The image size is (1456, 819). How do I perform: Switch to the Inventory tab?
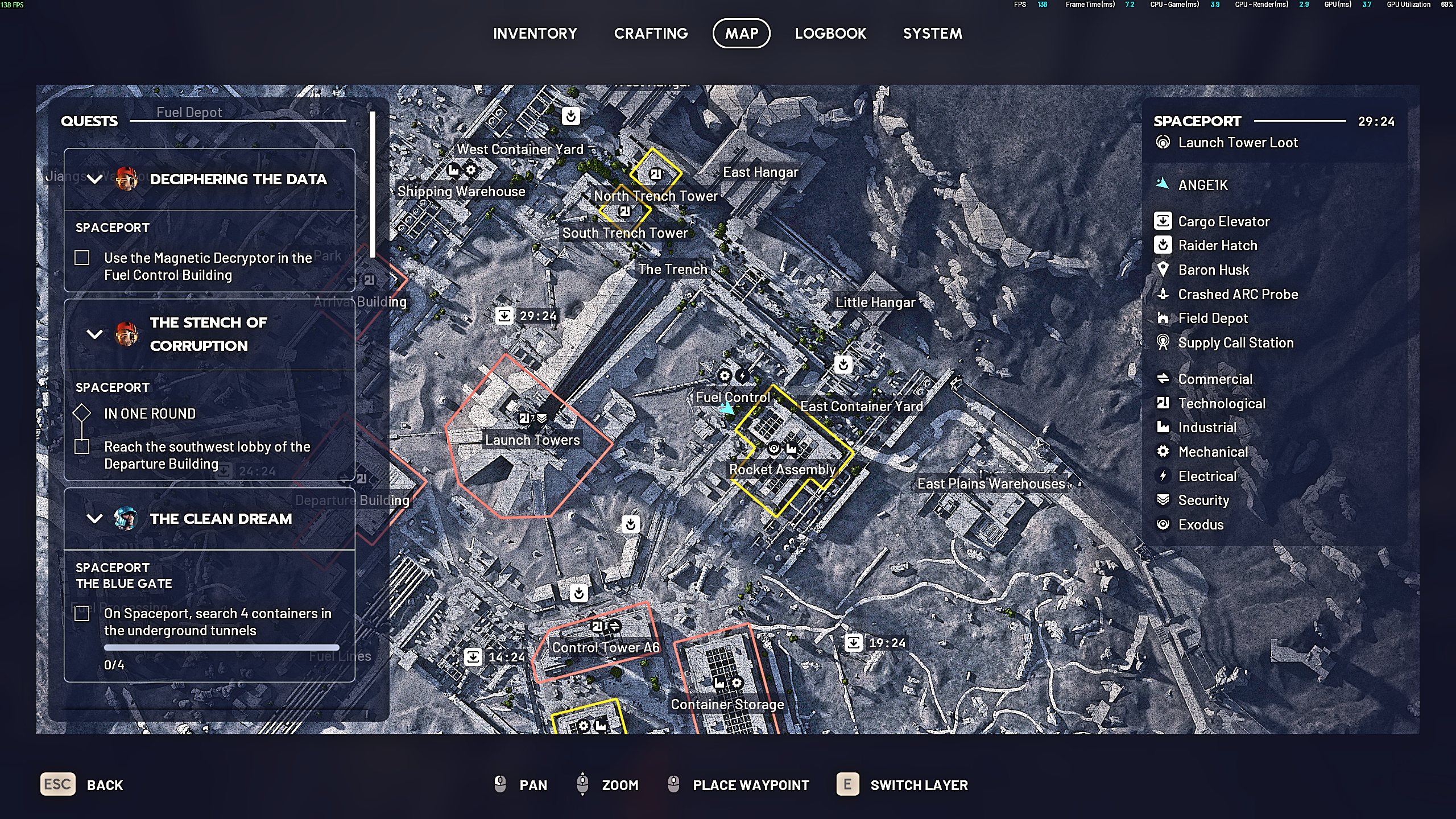click(x=535, y=34)
